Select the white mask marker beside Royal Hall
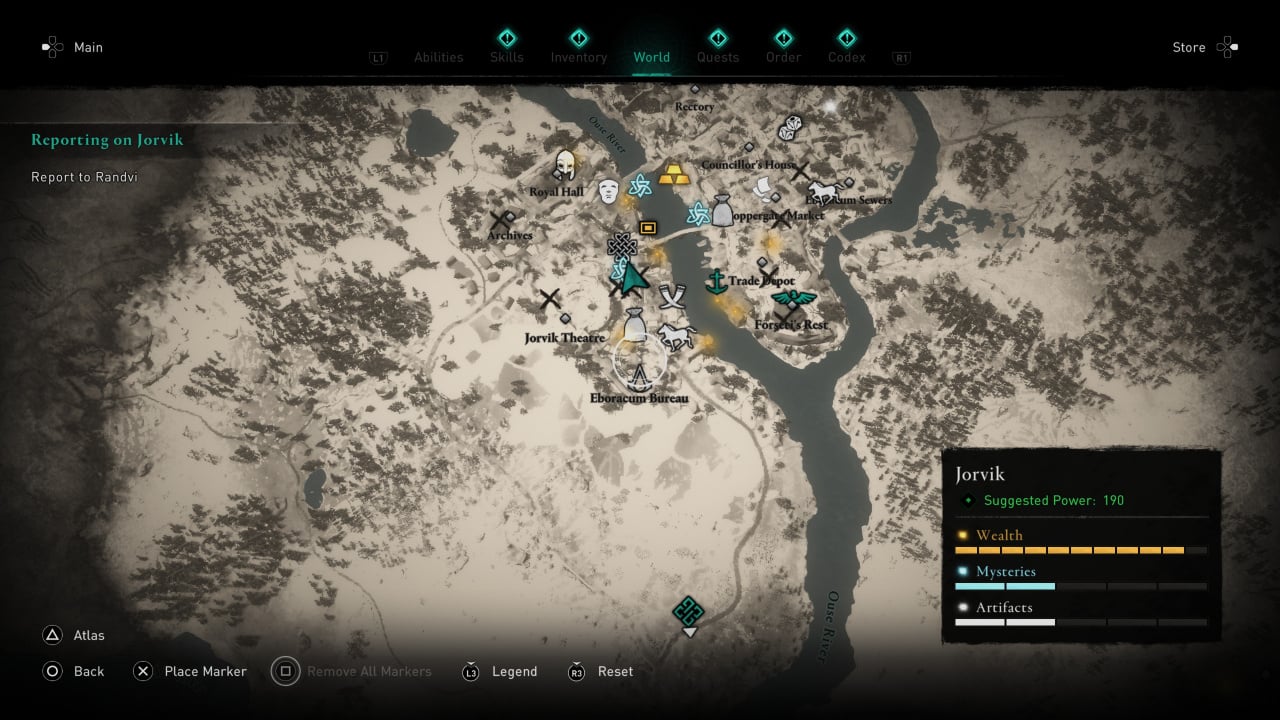Image resolution: width=1280 pixels, height=720 pixels. [608, 192]
